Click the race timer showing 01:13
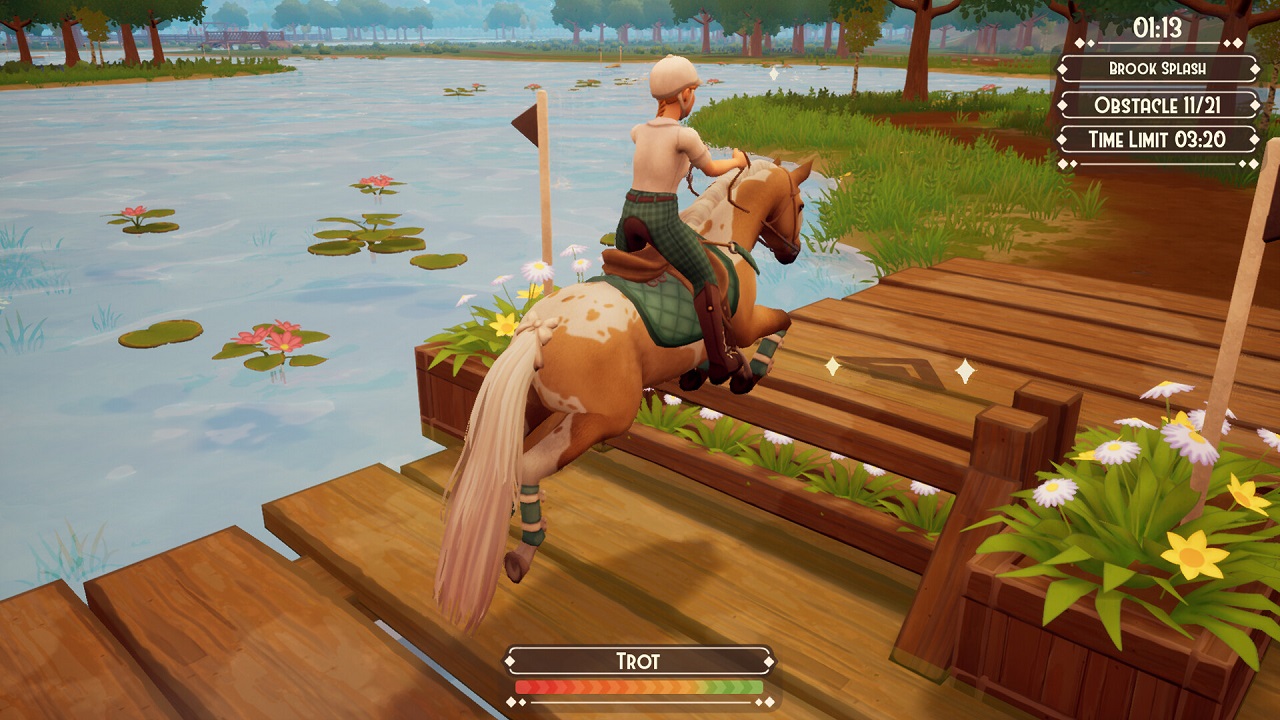This screenshot has width=1280, height=720. [1158, 27]
